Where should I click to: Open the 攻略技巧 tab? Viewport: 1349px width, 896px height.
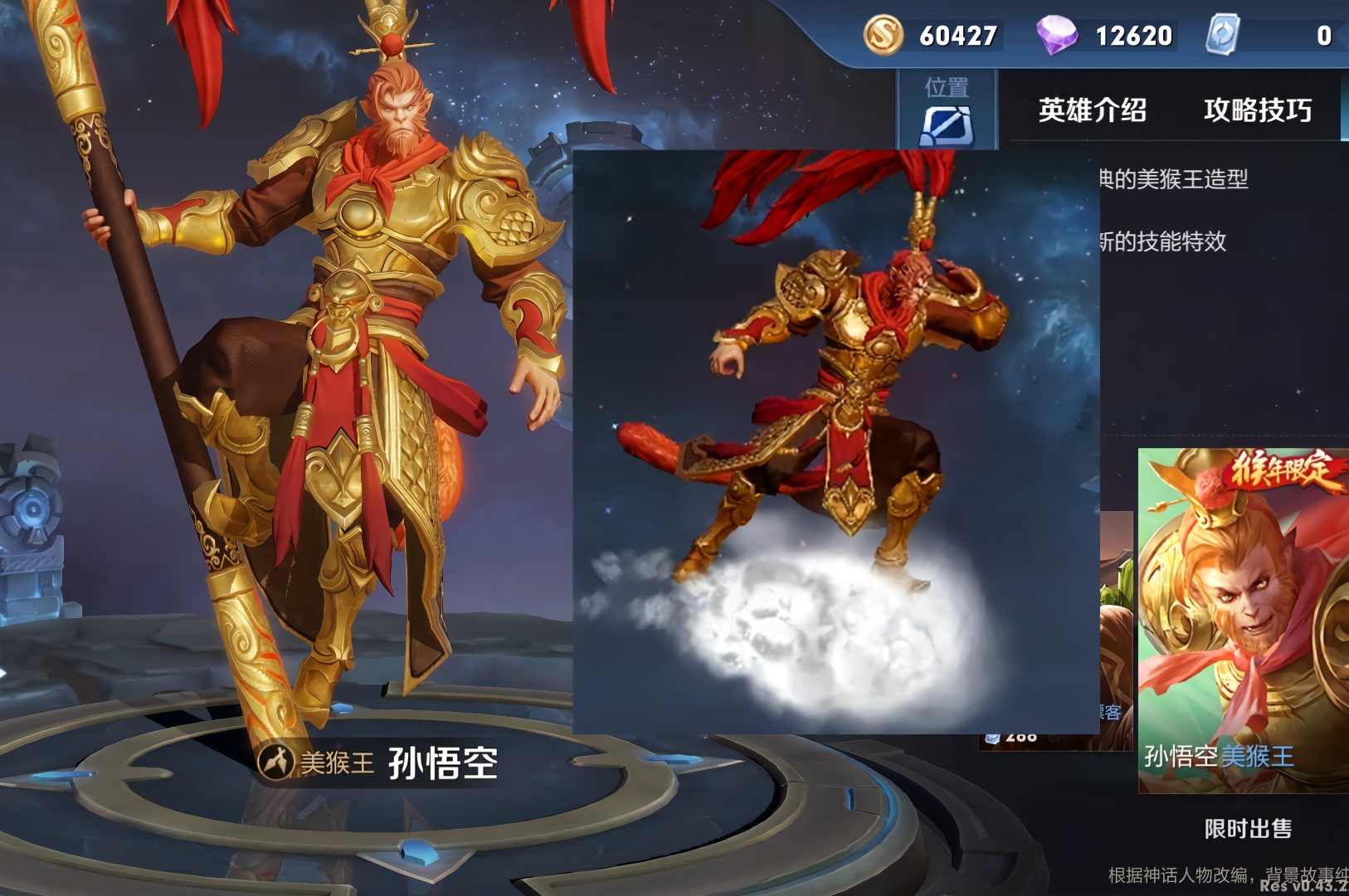[x=1257, y=110]
